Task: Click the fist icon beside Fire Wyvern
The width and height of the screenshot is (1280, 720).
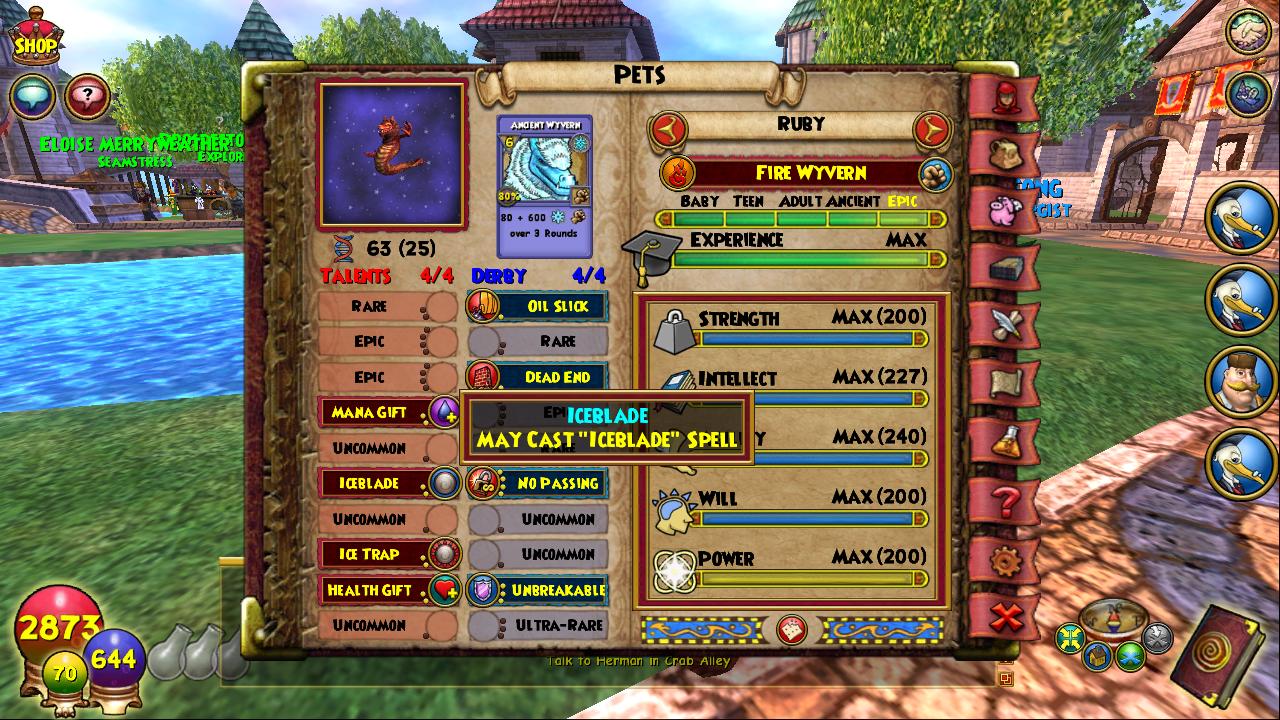Action: click(x=935, y=172)
